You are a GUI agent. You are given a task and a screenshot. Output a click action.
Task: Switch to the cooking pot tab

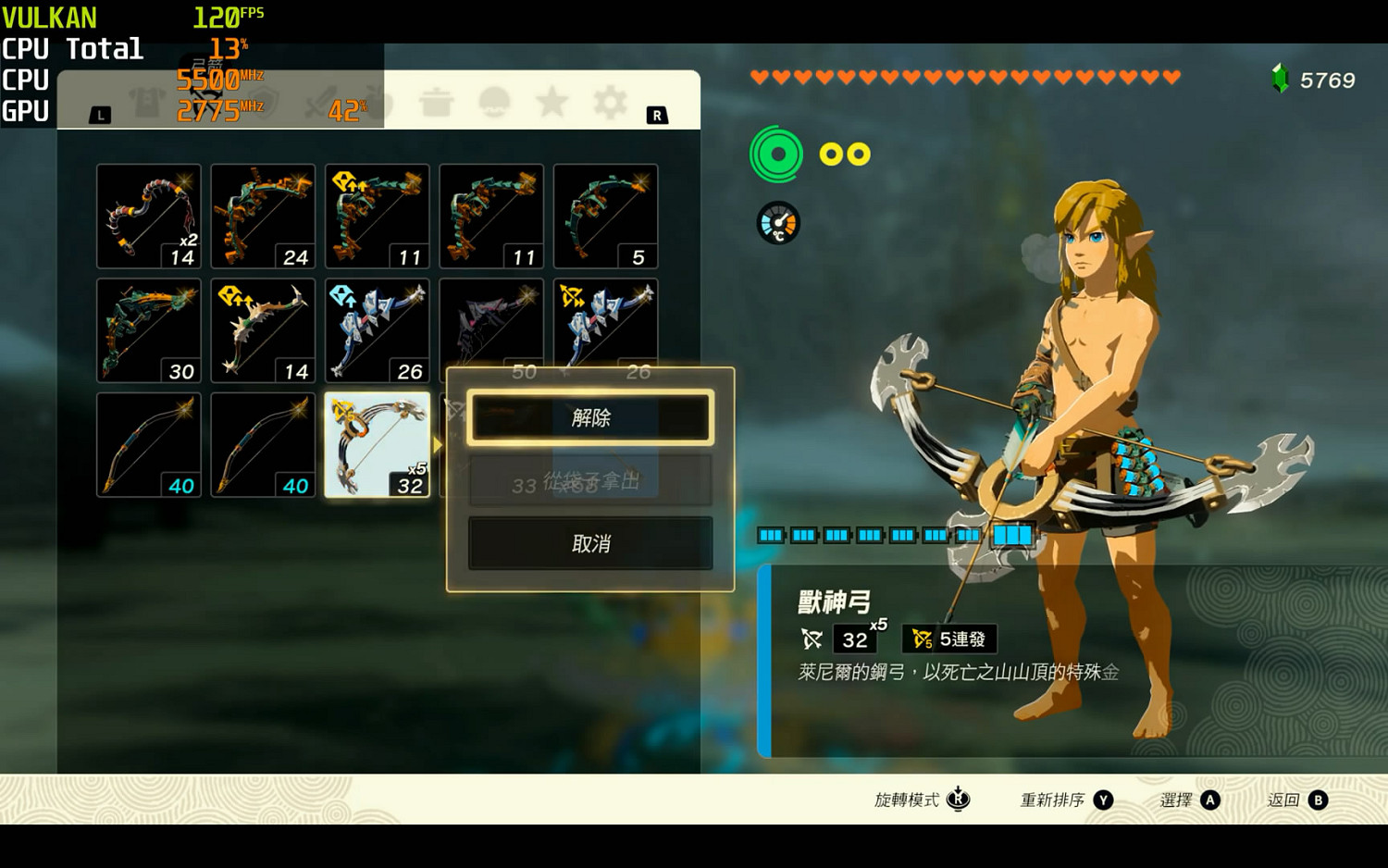pos(436,102)
